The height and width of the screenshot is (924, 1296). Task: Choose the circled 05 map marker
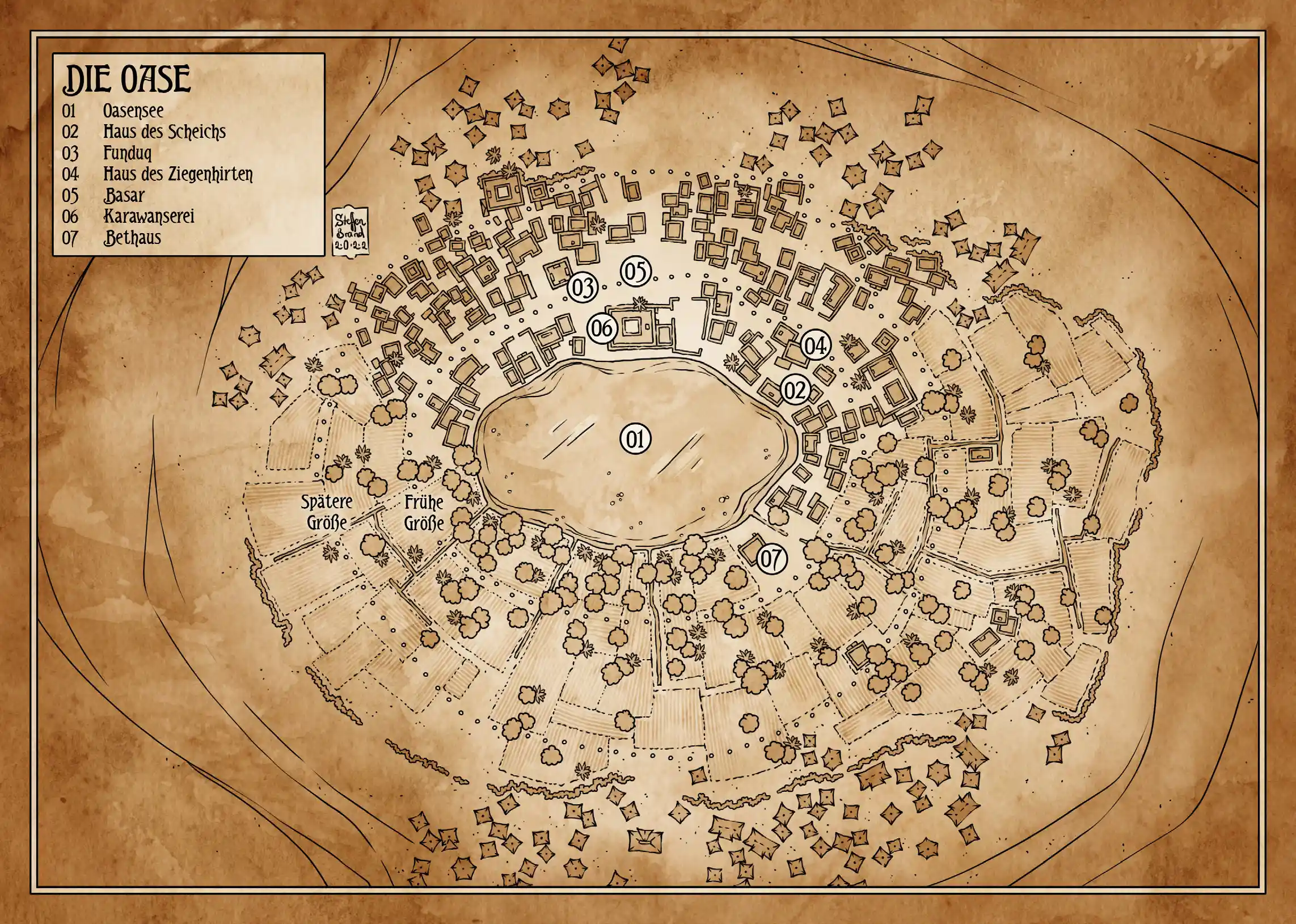[x=635, y=272]
